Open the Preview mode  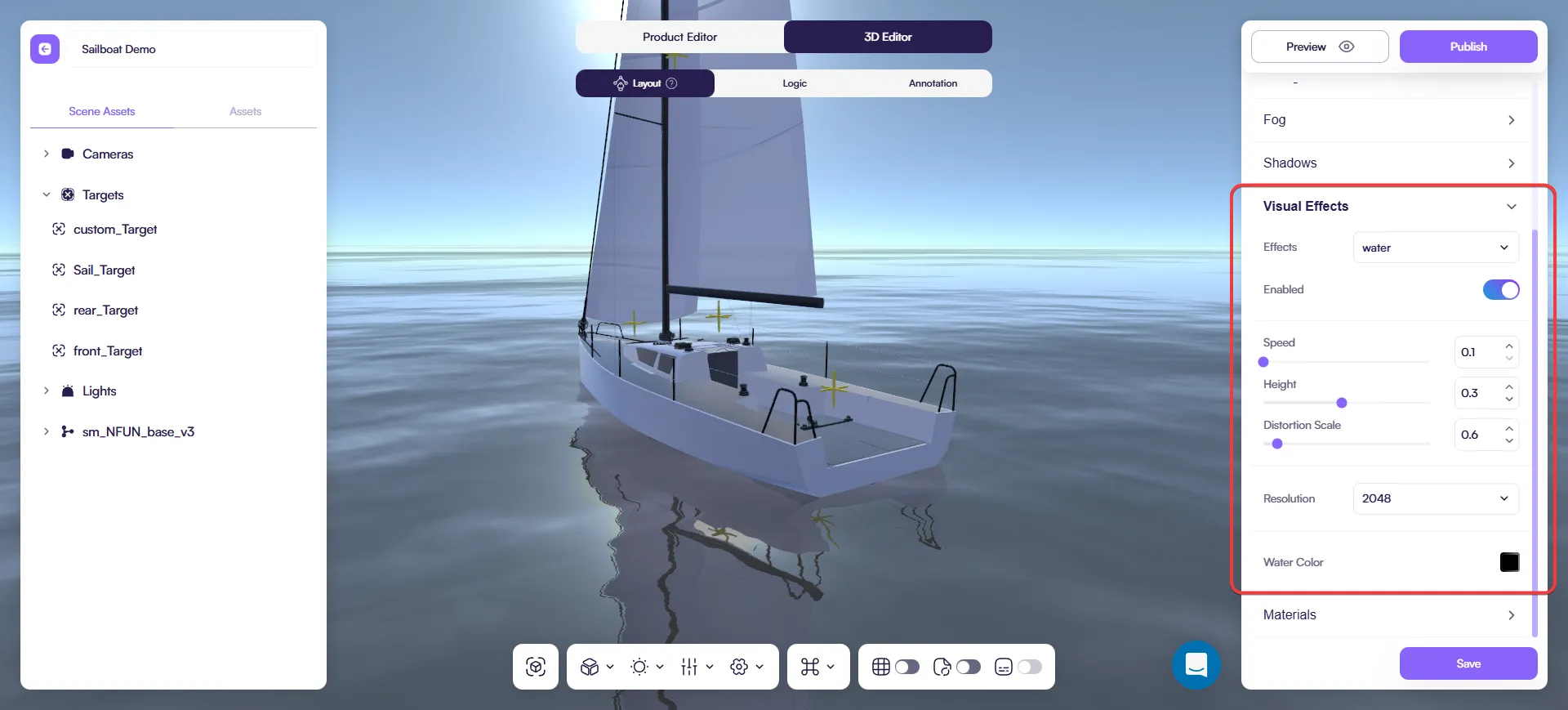click(x=1319, y=47)
